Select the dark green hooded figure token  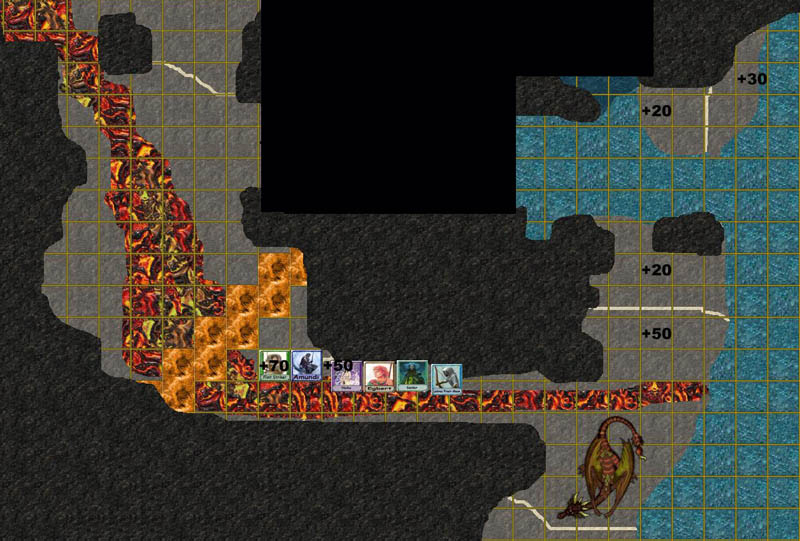[412, 377]
